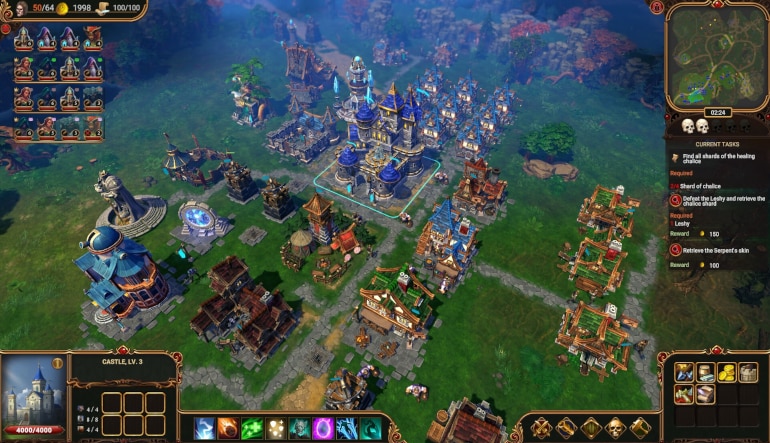Choose the gold coins build option
This screenshot has width=770, height=443.
727,372
